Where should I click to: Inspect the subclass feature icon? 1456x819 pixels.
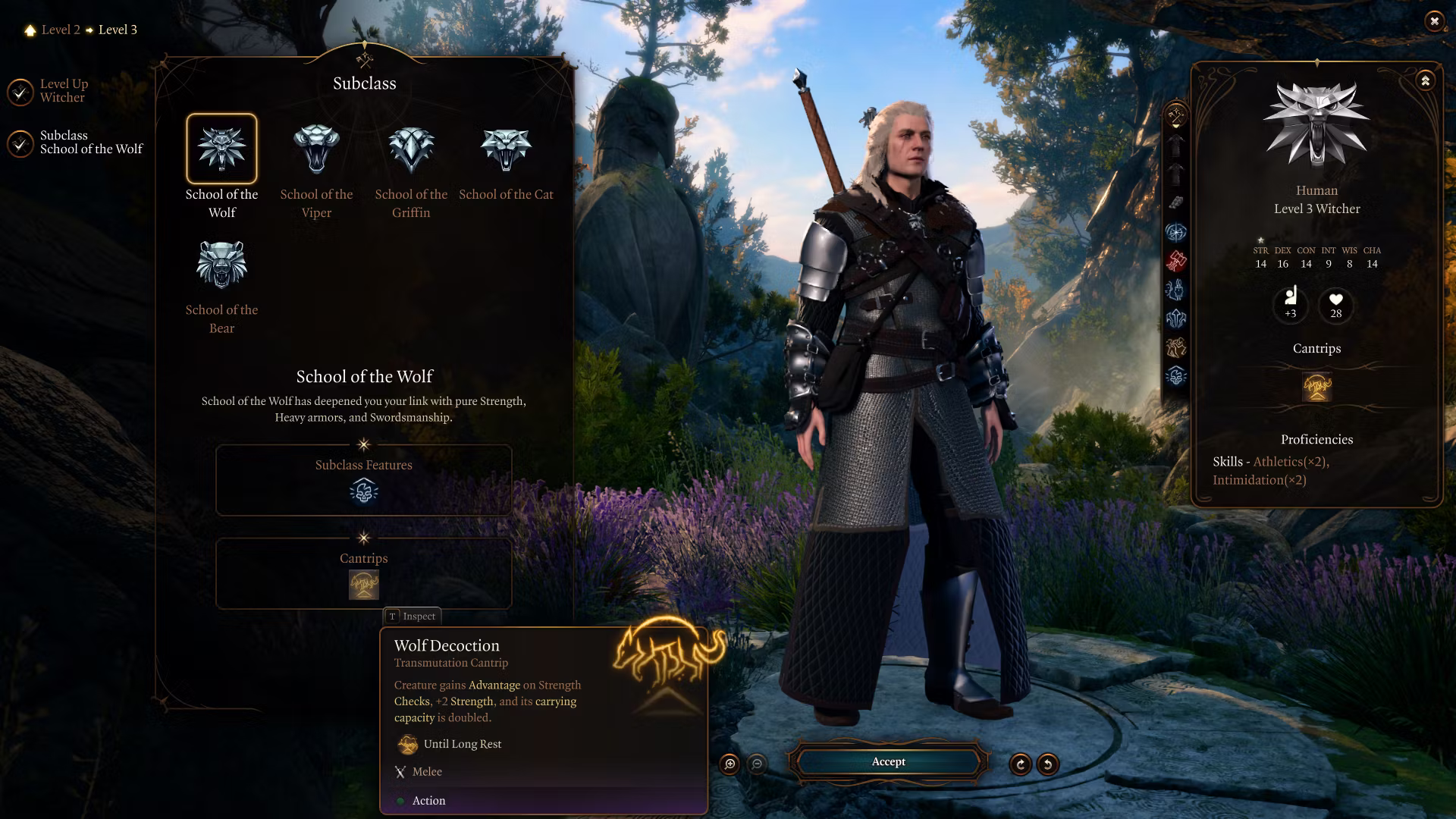364,492
